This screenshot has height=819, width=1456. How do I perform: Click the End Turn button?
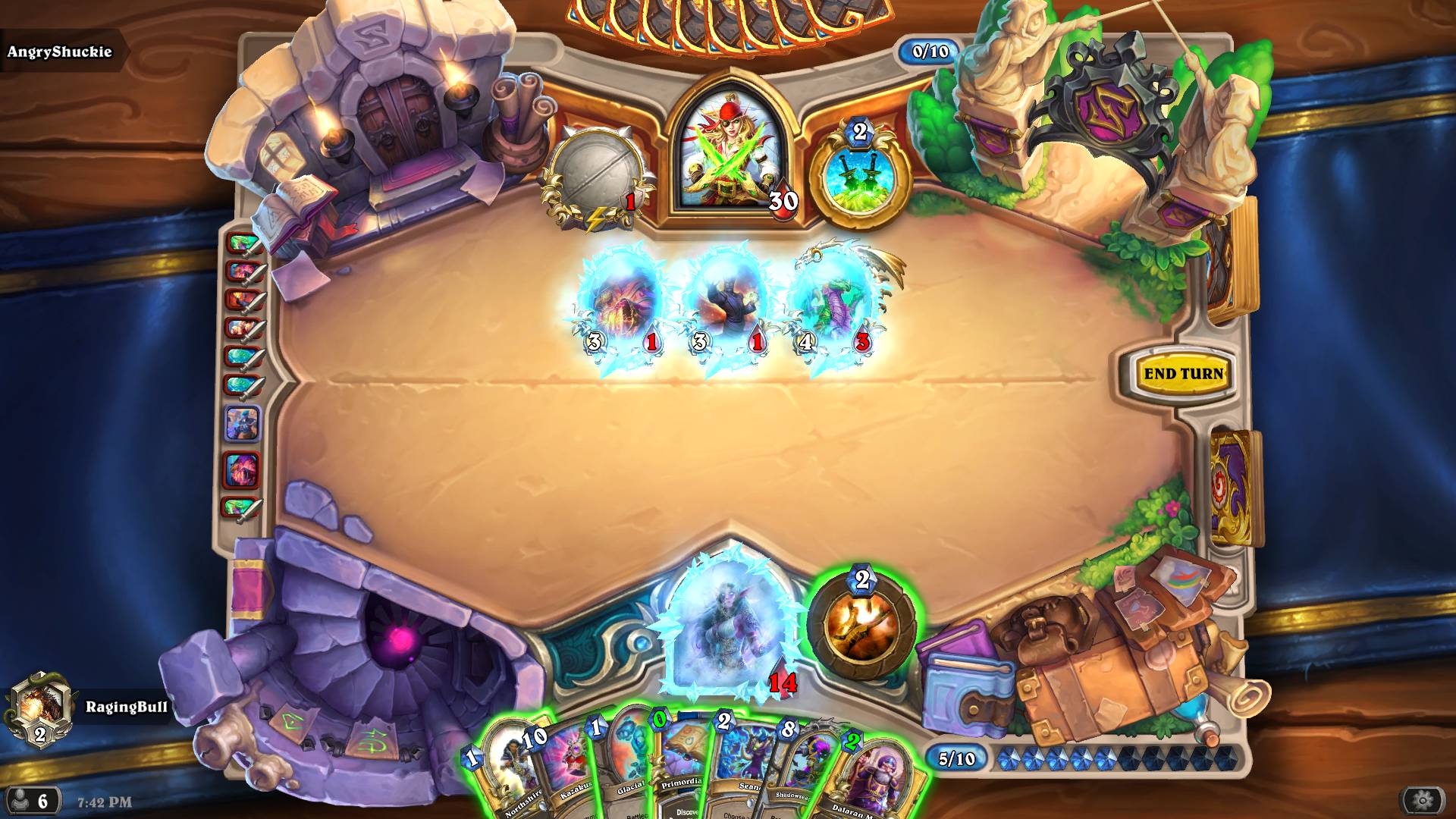point(1183,373)
